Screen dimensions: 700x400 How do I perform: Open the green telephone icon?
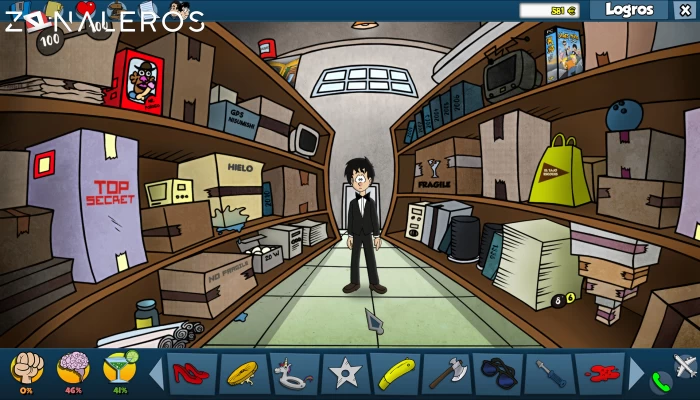(x=660, y=381)
